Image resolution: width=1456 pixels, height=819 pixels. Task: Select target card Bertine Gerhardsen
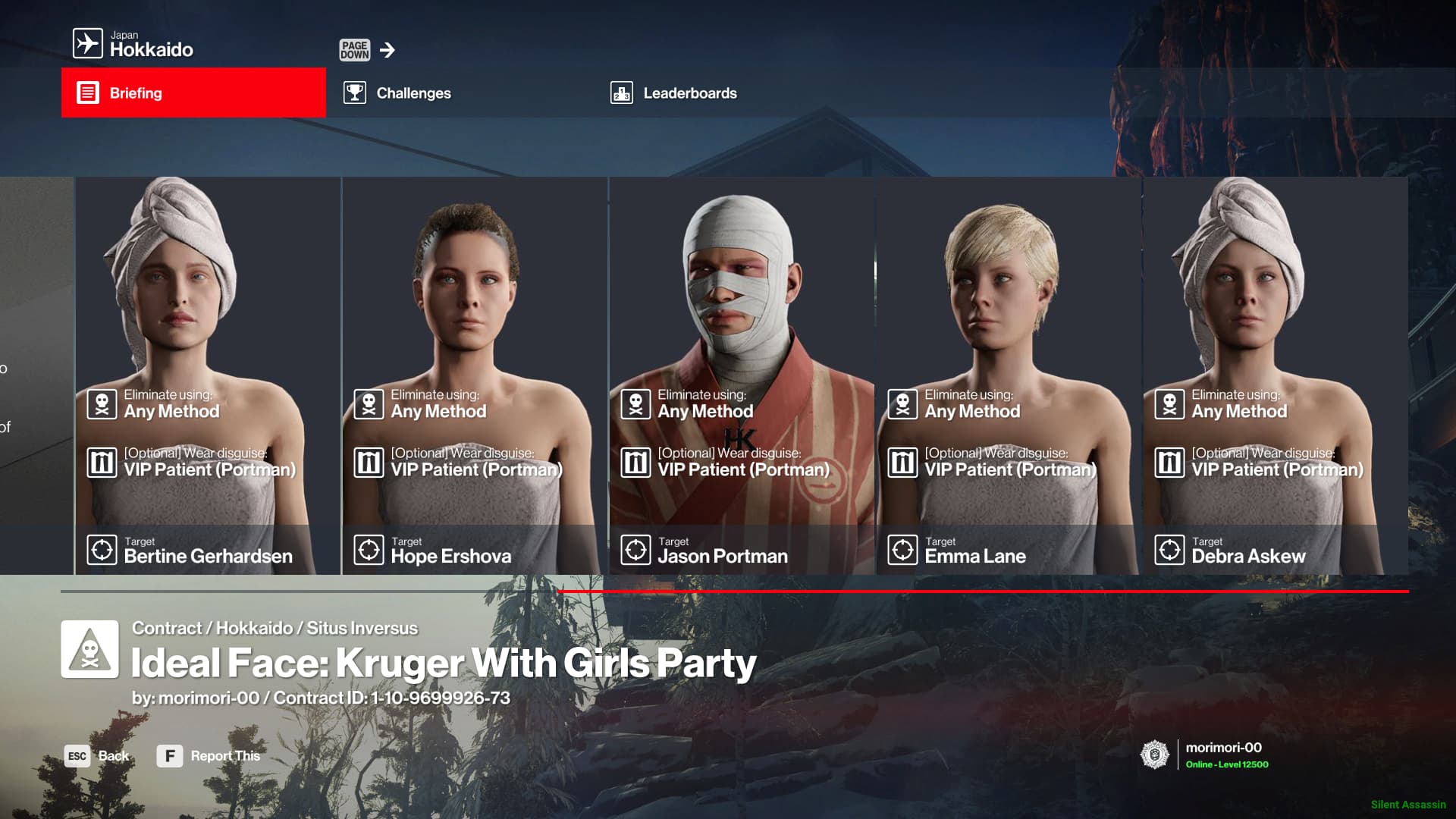208,375
